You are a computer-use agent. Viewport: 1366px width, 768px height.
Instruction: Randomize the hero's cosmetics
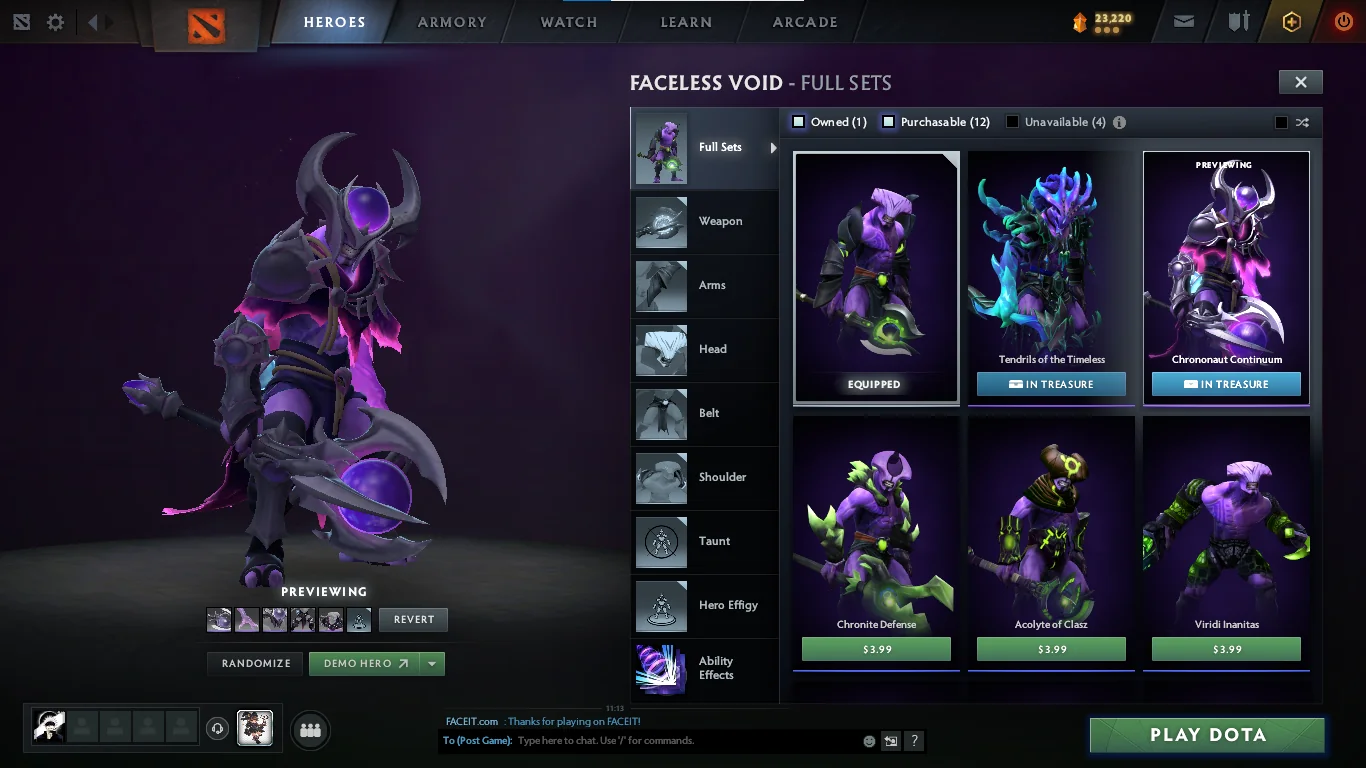click(256, 663)
